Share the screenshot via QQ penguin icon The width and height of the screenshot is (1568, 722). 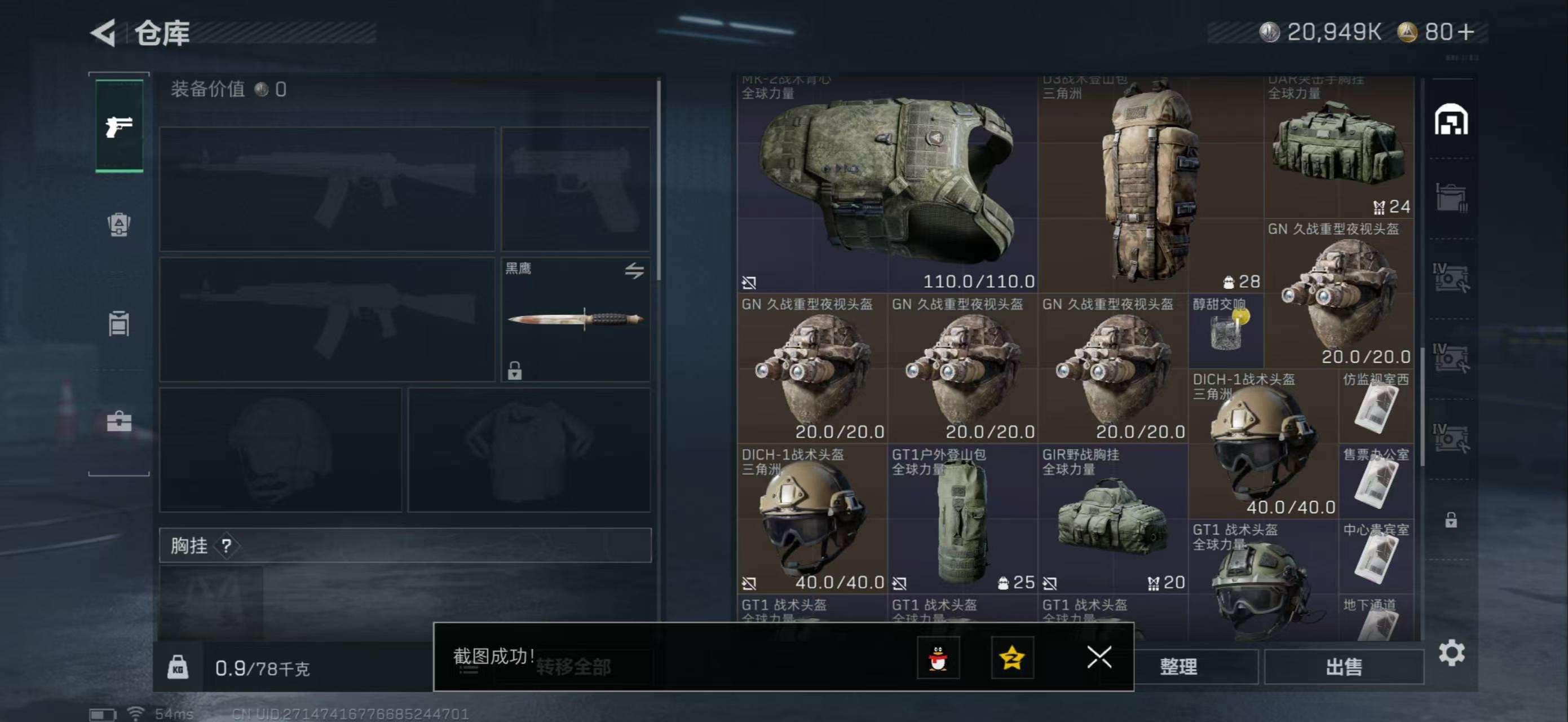coord(938,658)
